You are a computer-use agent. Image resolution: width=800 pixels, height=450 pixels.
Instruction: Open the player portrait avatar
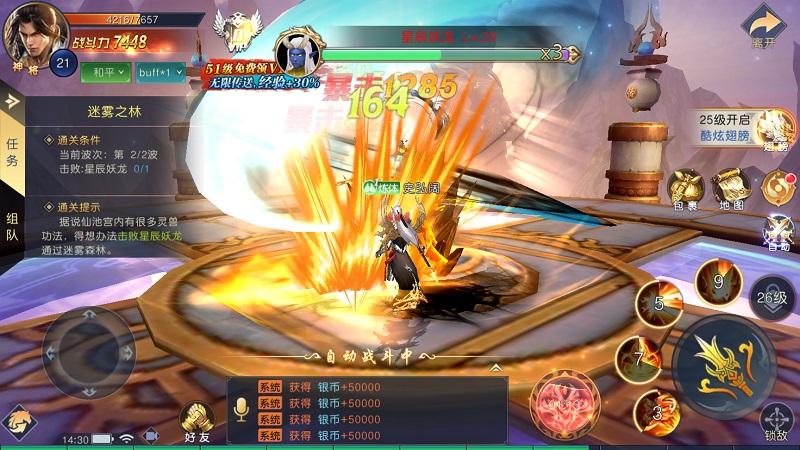[31, 34]
